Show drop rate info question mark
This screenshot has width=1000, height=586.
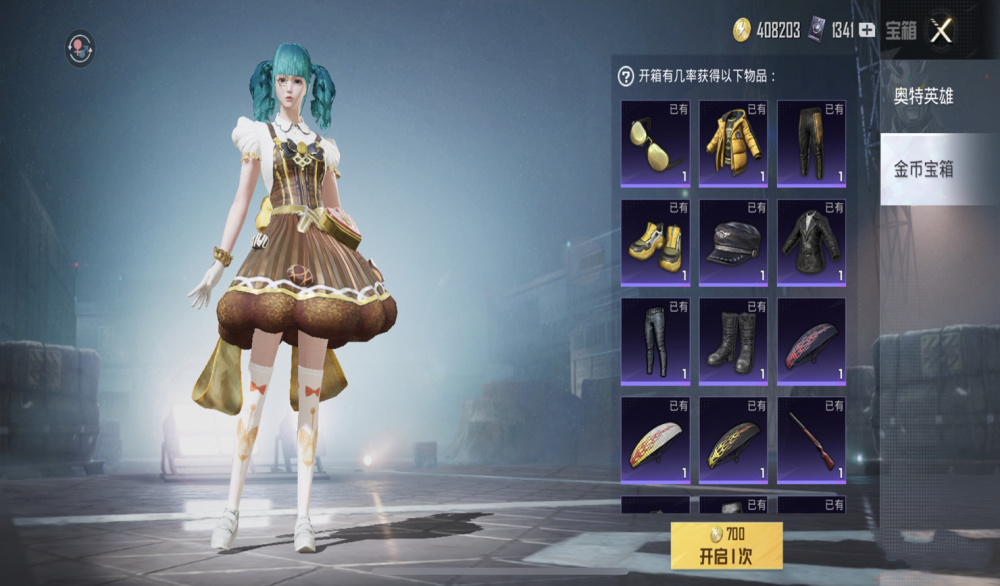pos(626,75)
